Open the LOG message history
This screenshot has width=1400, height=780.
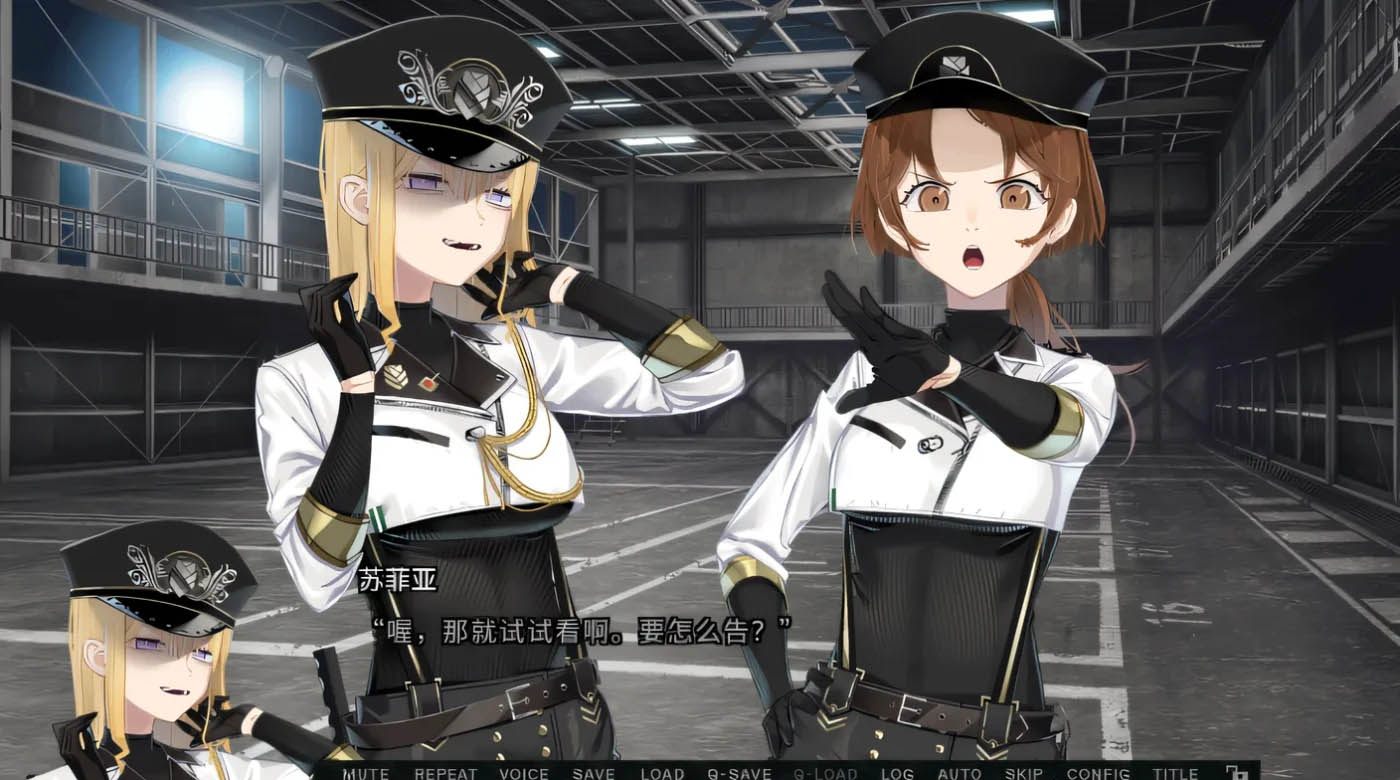coord(899,773)
